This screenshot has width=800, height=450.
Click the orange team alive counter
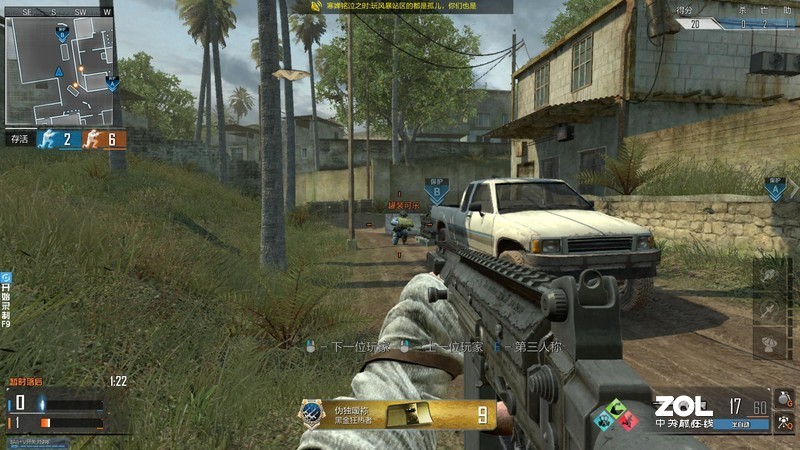pyautogui.click(x=104, y=139)
